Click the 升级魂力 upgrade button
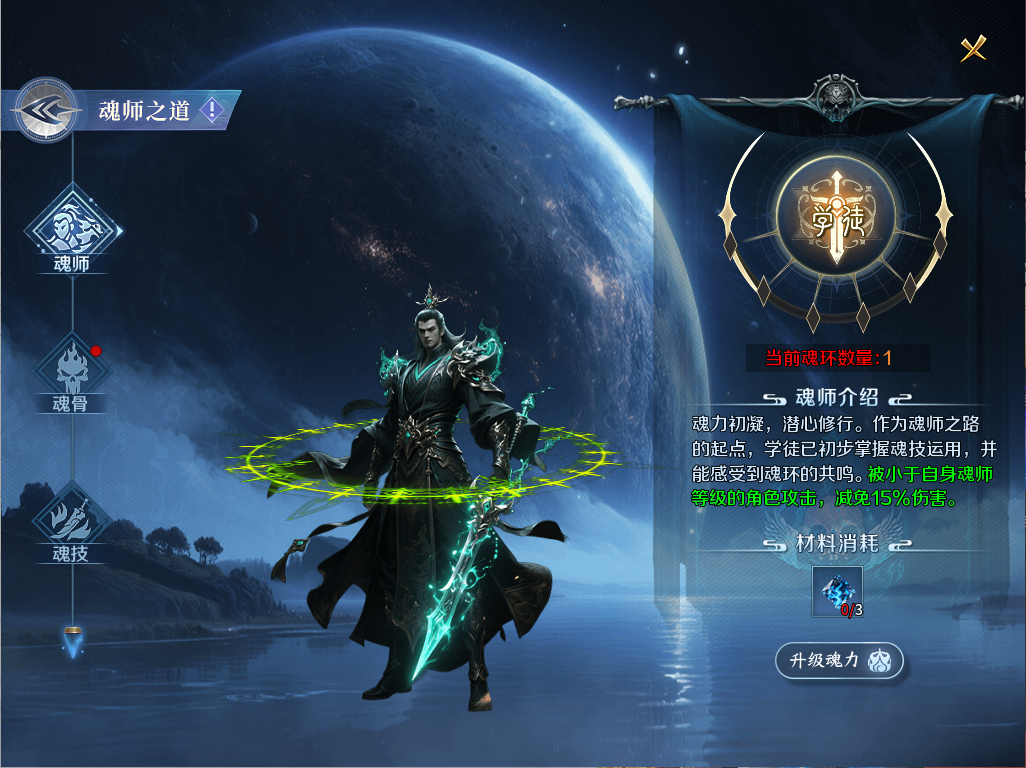Screen dimensions: 1026x768 [840, 661]
